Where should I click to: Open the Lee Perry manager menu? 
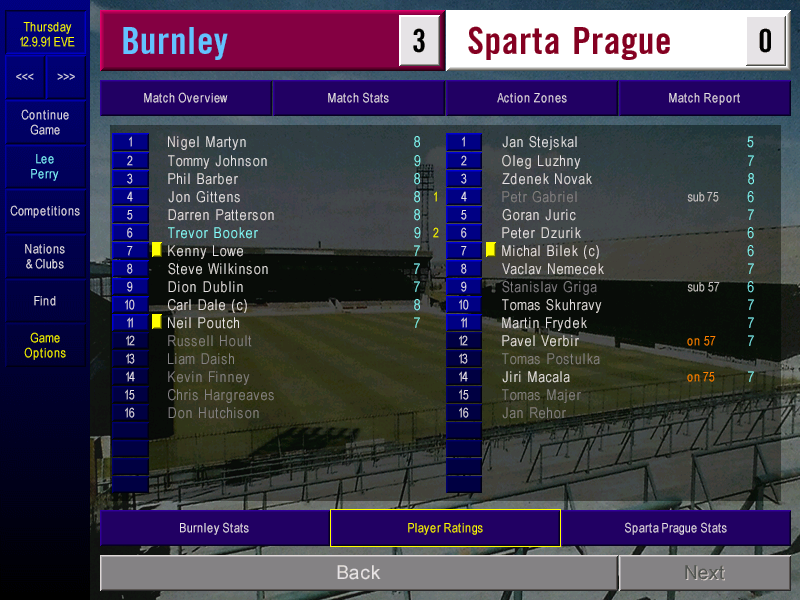(45, 167)
